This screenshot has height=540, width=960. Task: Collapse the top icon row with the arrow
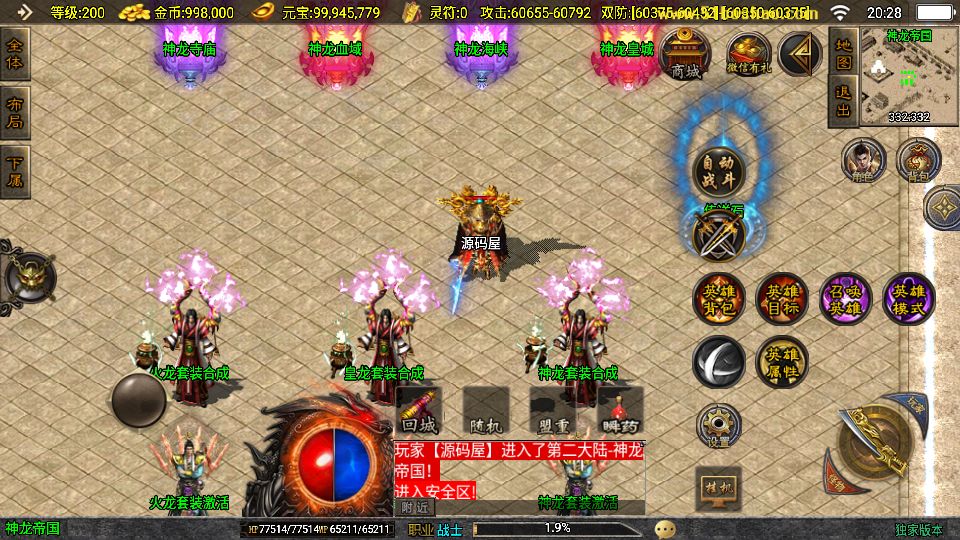(x=800, y=53)
